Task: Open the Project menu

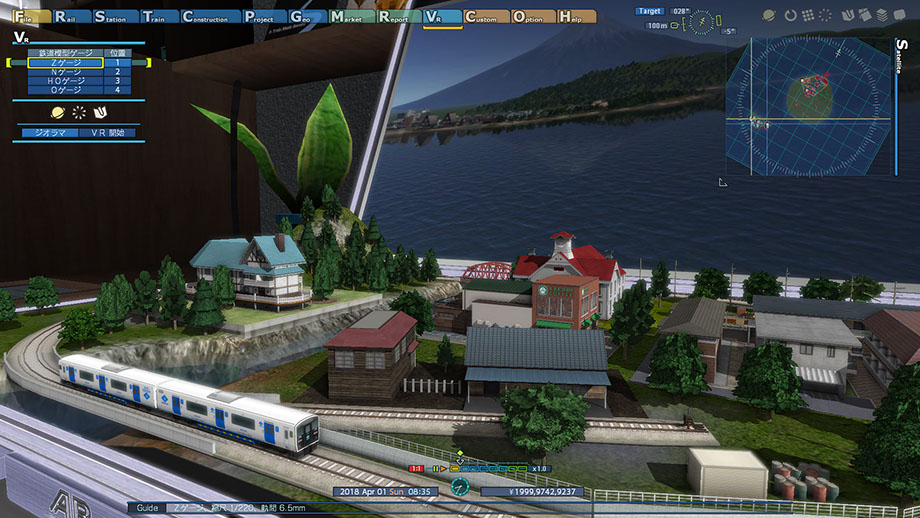Action: pos(263,17)
